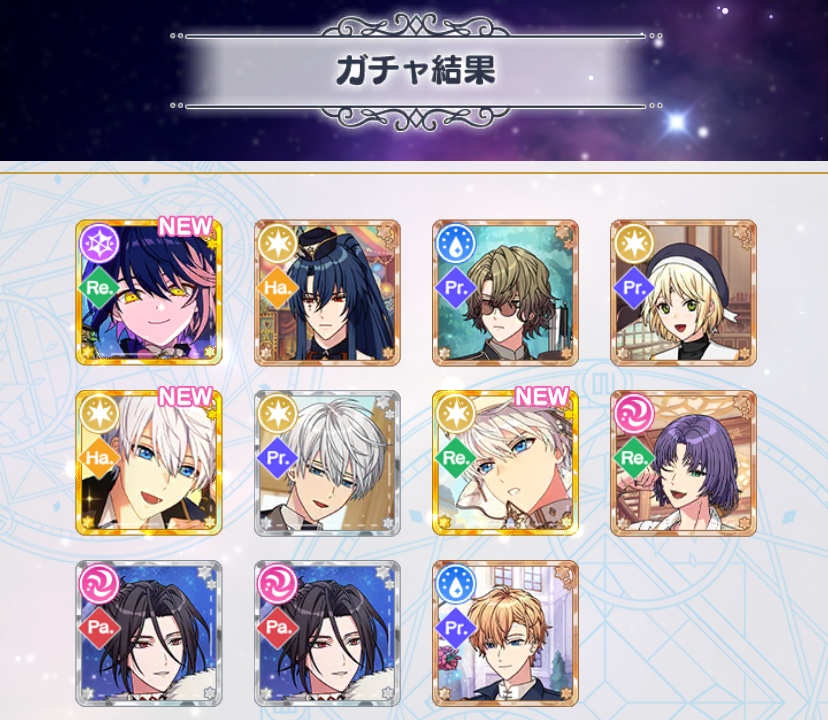
Task: Open the silver-framed gray-haired Pr. card
Action: click(x=327, y=462)
